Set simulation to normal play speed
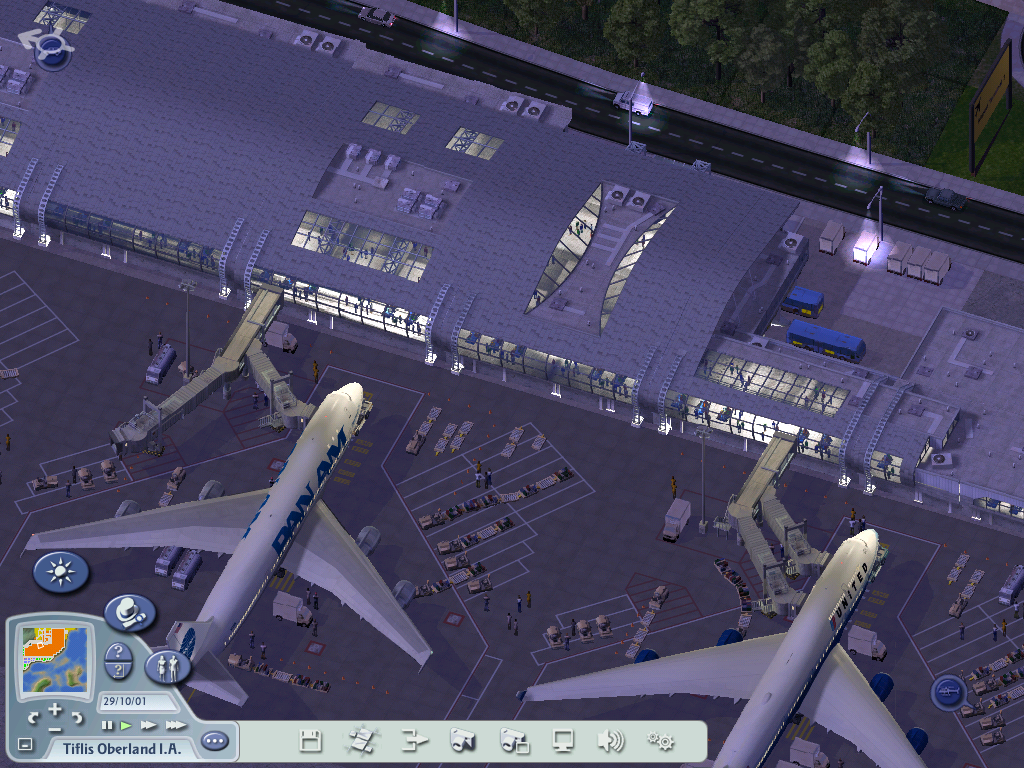The width and height of the screenshot is (1024, 768). pyautogui.click(x=127, y=725)
